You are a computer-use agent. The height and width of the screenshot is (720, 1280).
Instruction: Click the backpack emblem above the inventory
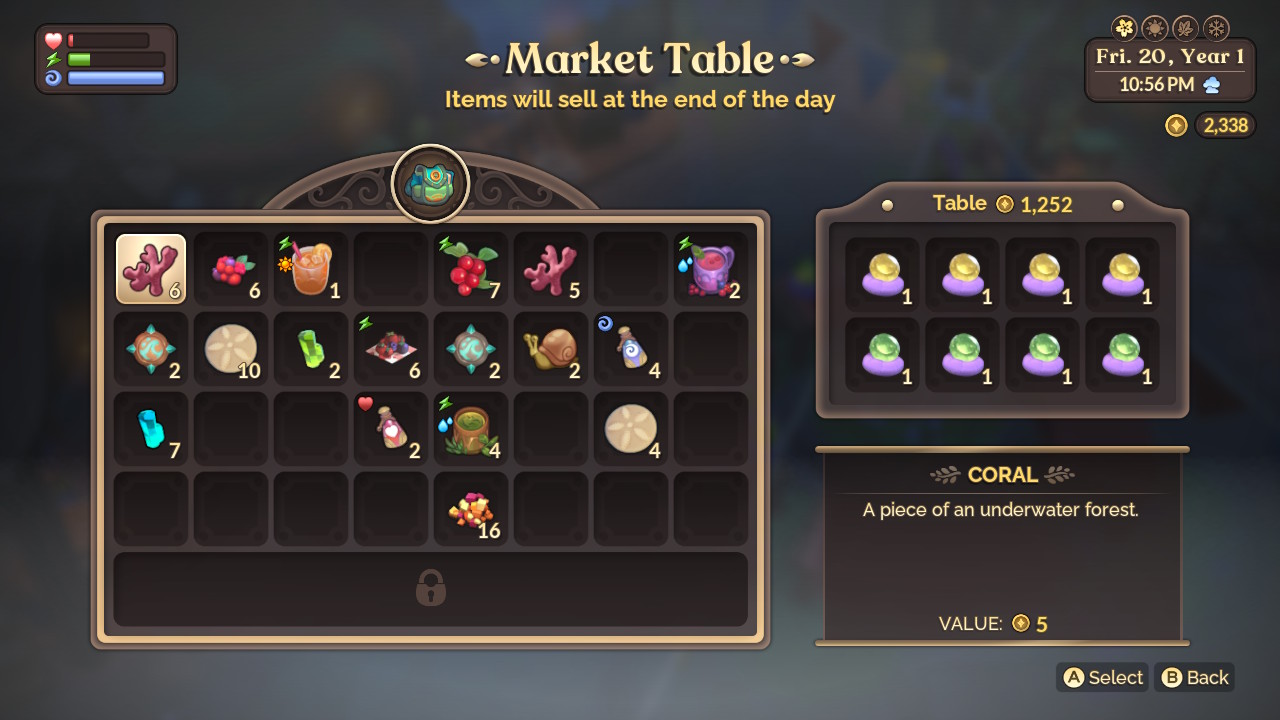430,182
